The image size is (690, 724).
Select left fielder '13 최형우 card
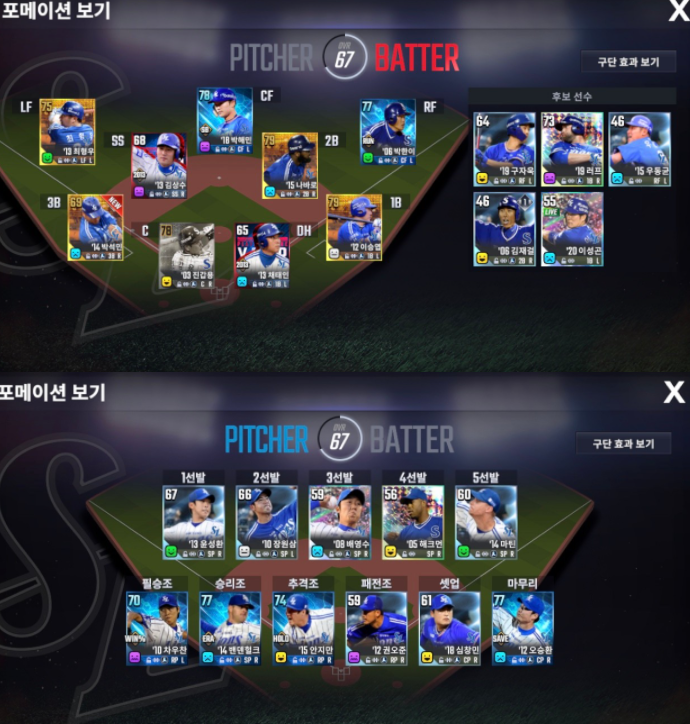[x=67, y=131]
